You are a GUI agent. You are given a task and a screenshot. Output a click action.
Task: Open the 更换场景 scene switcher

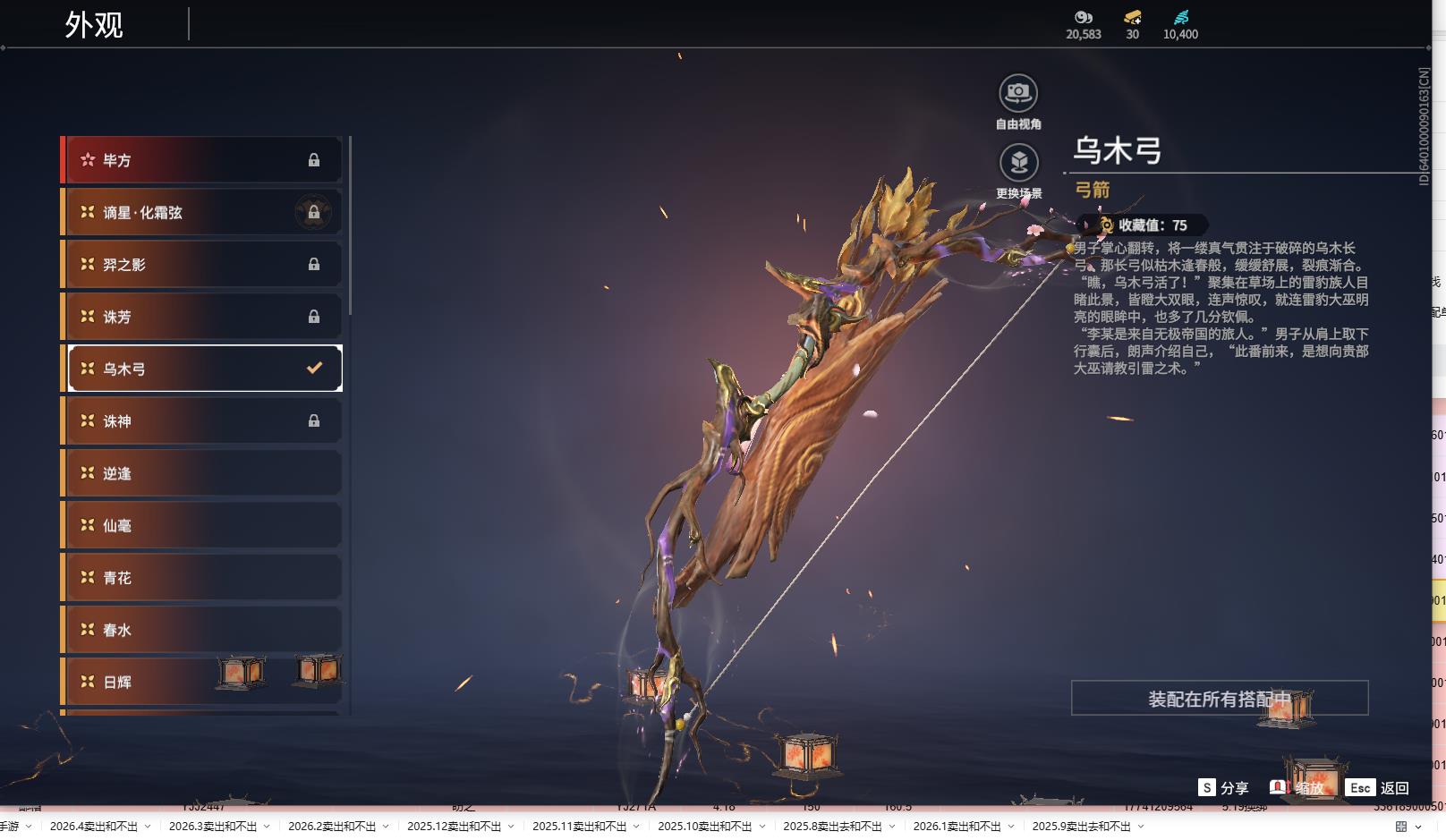(1018, 163)
